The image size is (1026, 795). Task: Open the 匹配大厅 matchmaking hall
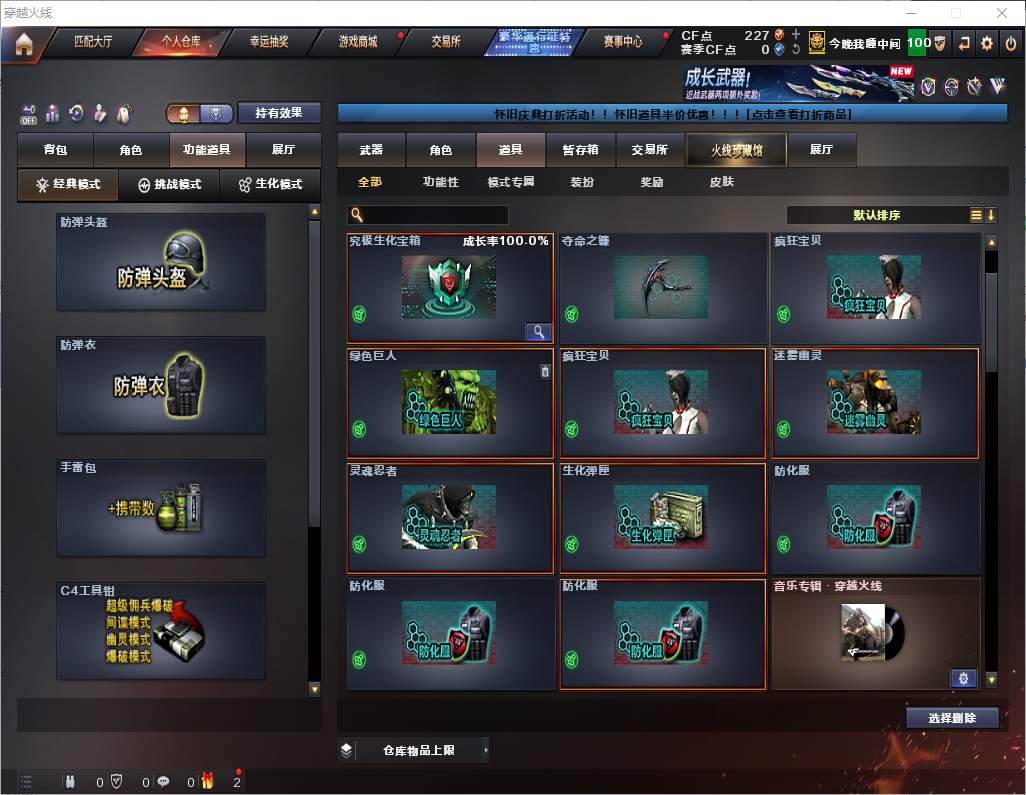click(93, 42)
